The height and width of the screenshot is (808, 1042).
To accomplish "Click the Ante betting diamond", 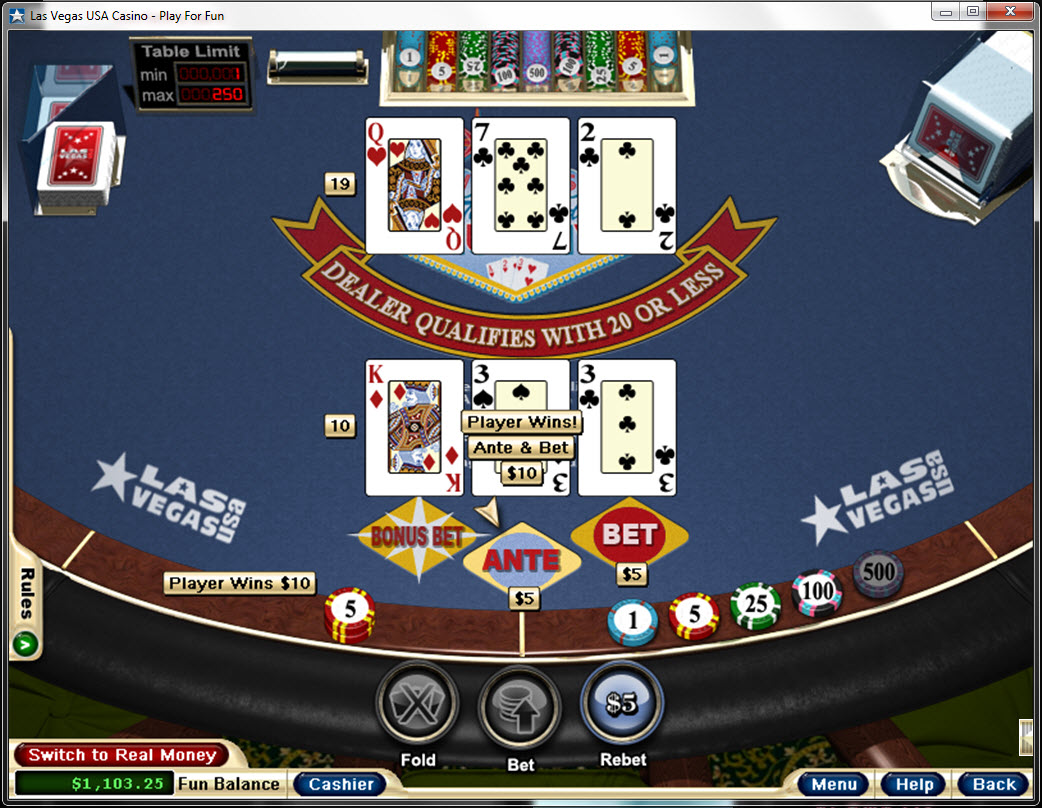I will tap(522, 560).
